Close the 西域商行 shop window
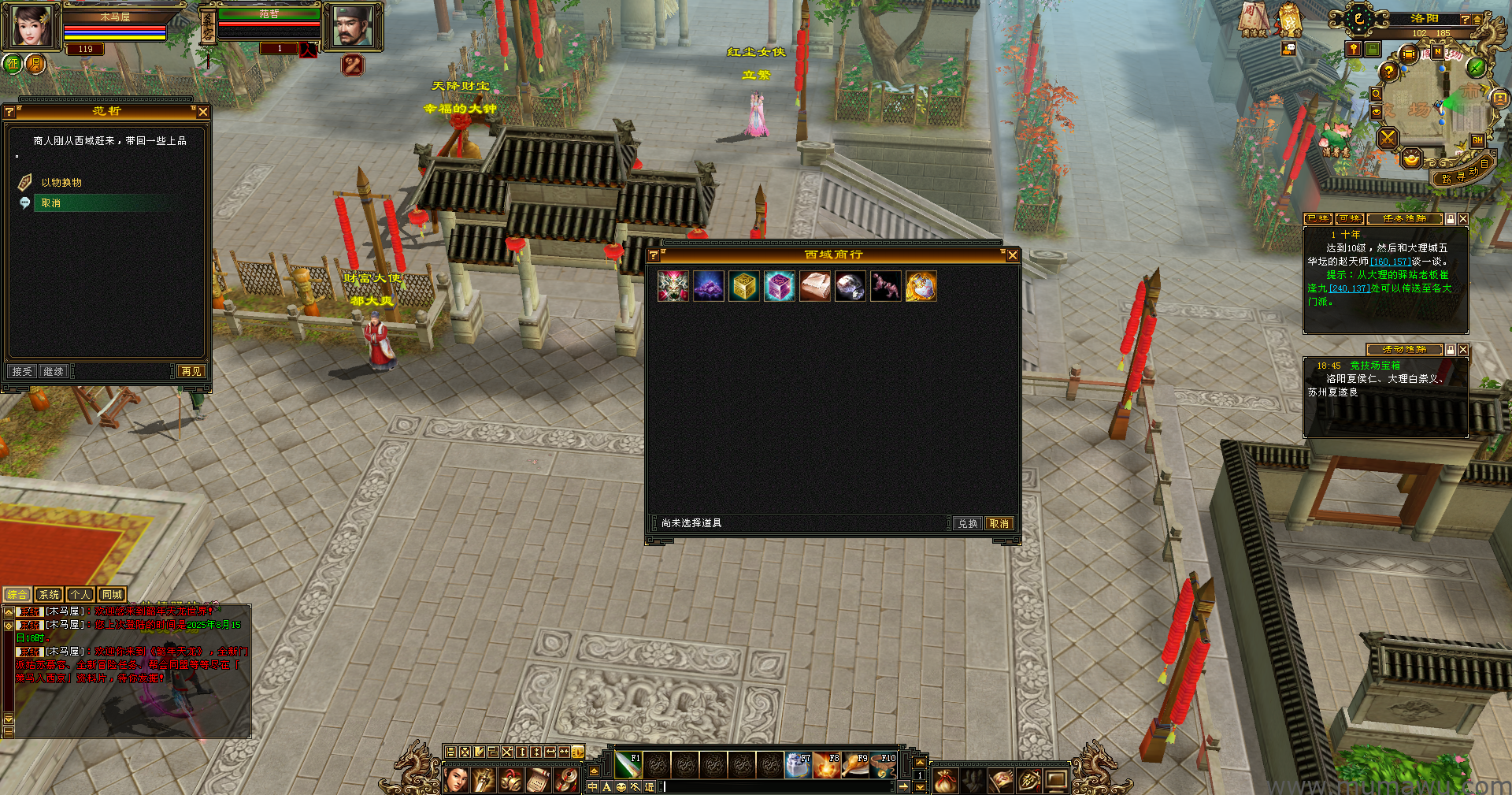 coord(1013,255)
